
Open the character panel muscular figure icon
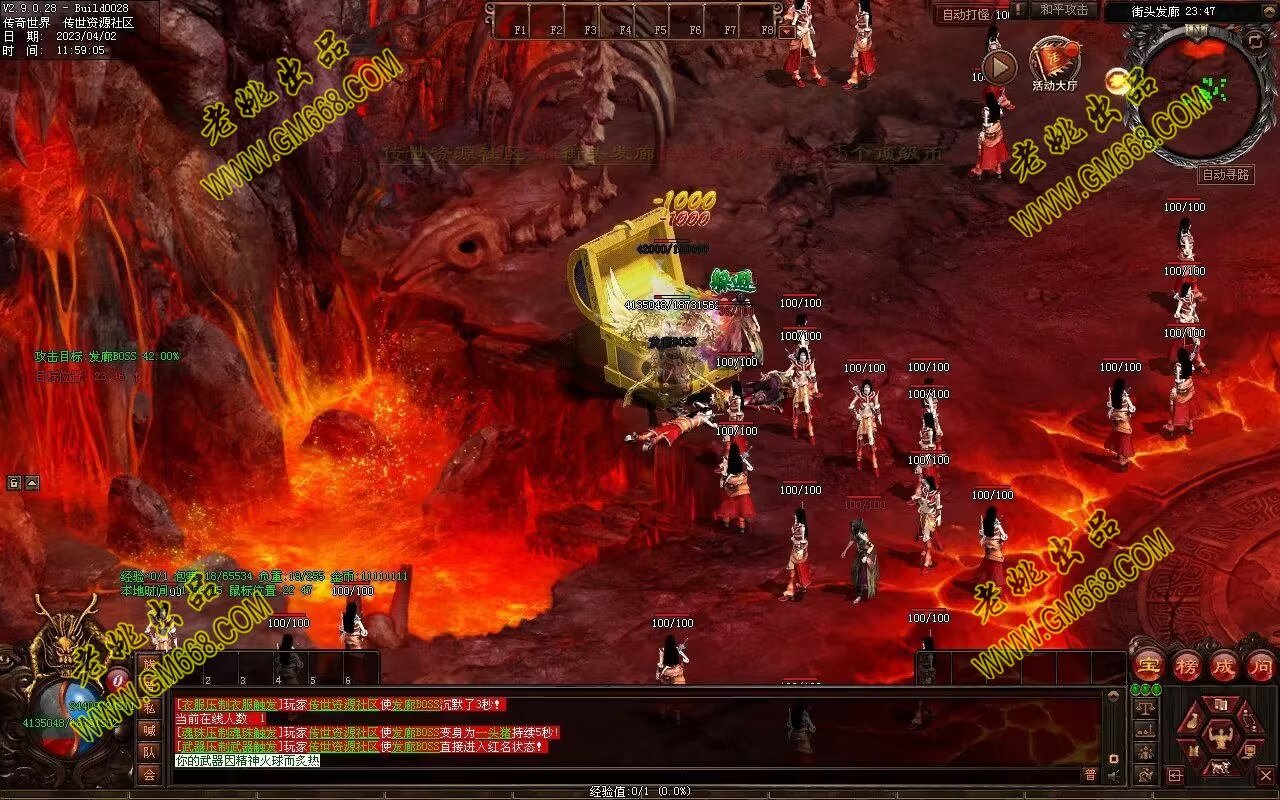coord(1218,739)
